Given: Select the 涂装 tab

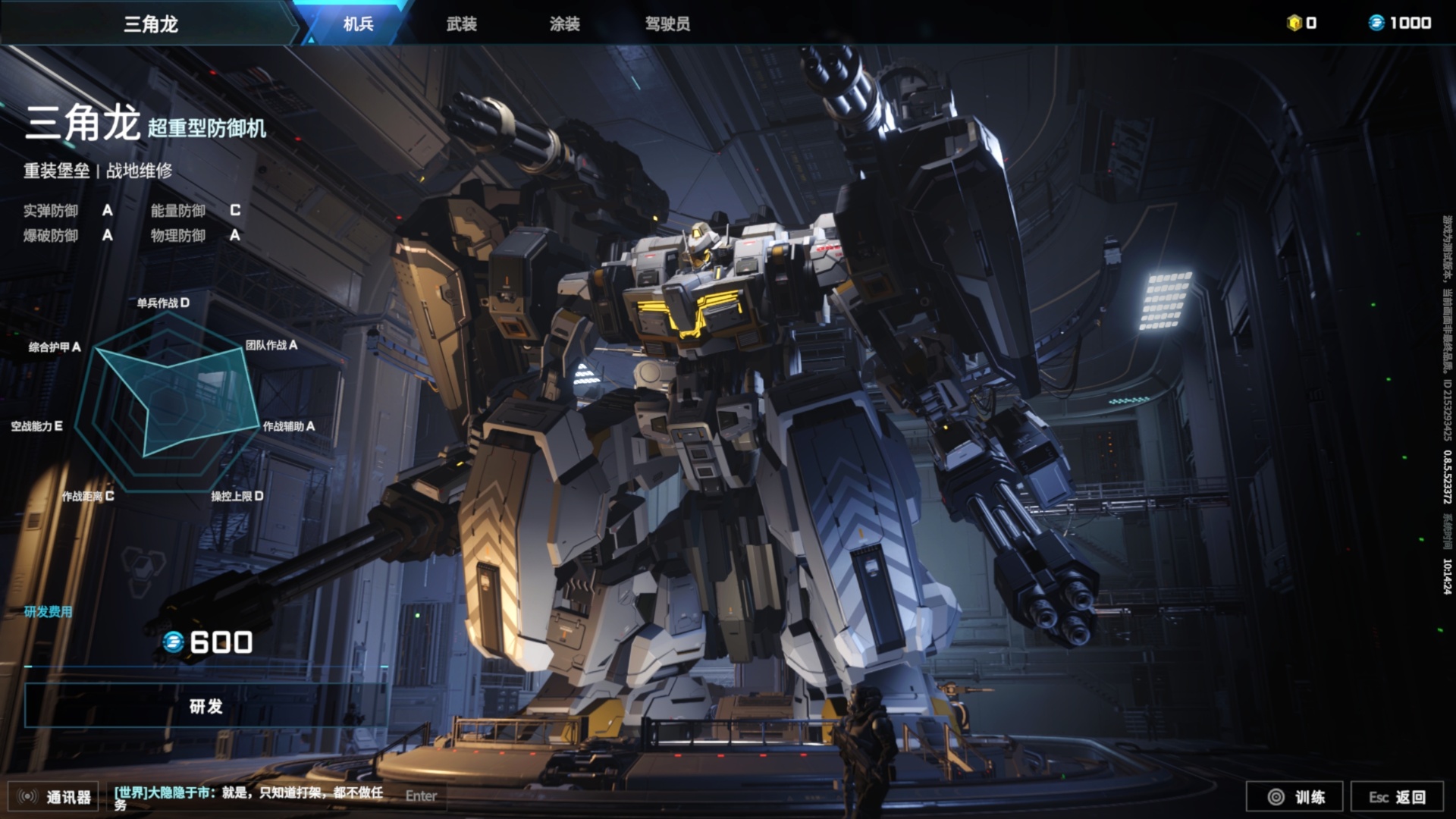Looking at the screenshot, I should pos(564,24).
